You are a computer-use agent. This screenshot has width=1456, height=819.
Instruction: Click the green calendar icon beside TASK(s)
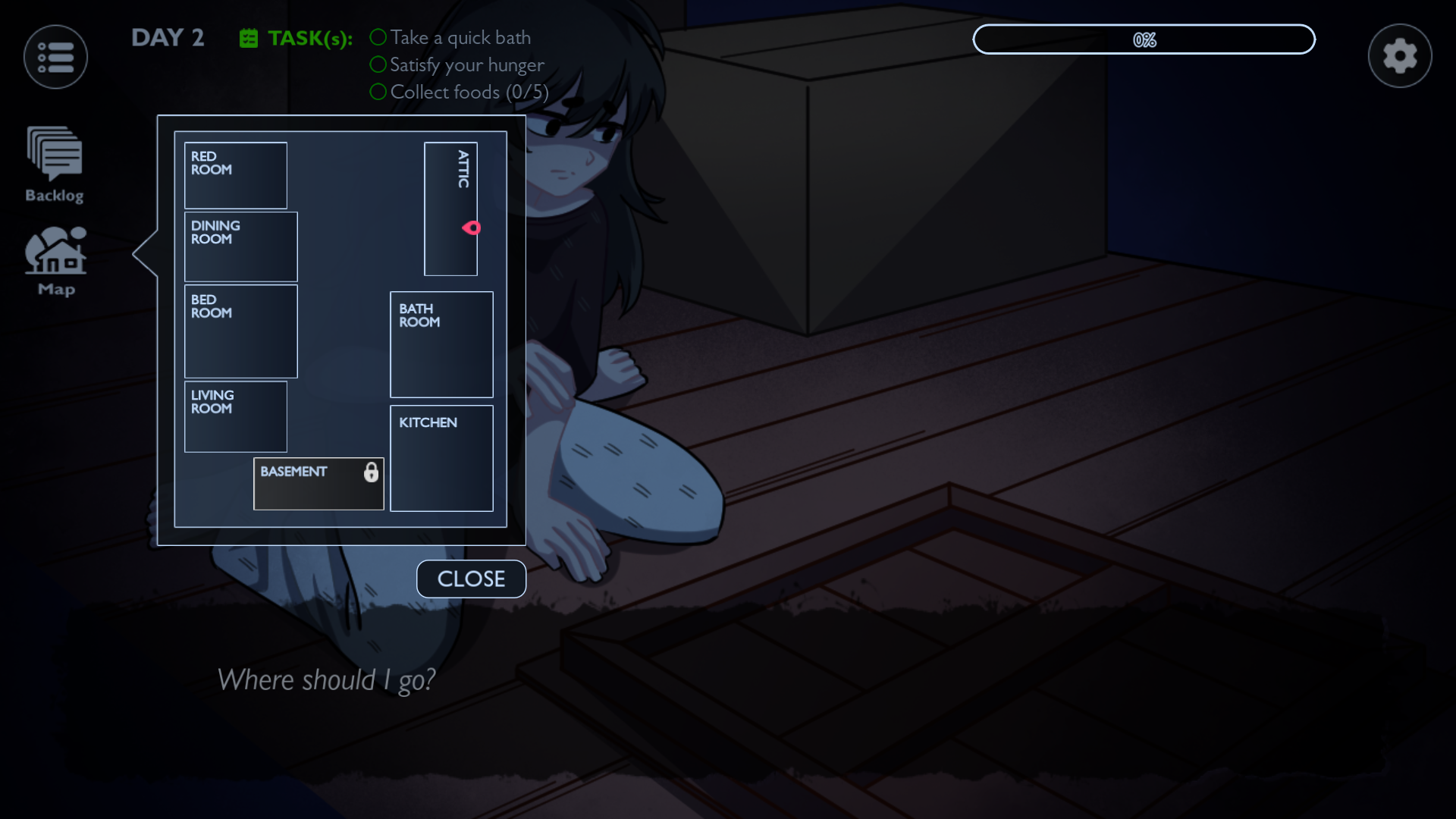pyautogui.click(x=248, y=37)
